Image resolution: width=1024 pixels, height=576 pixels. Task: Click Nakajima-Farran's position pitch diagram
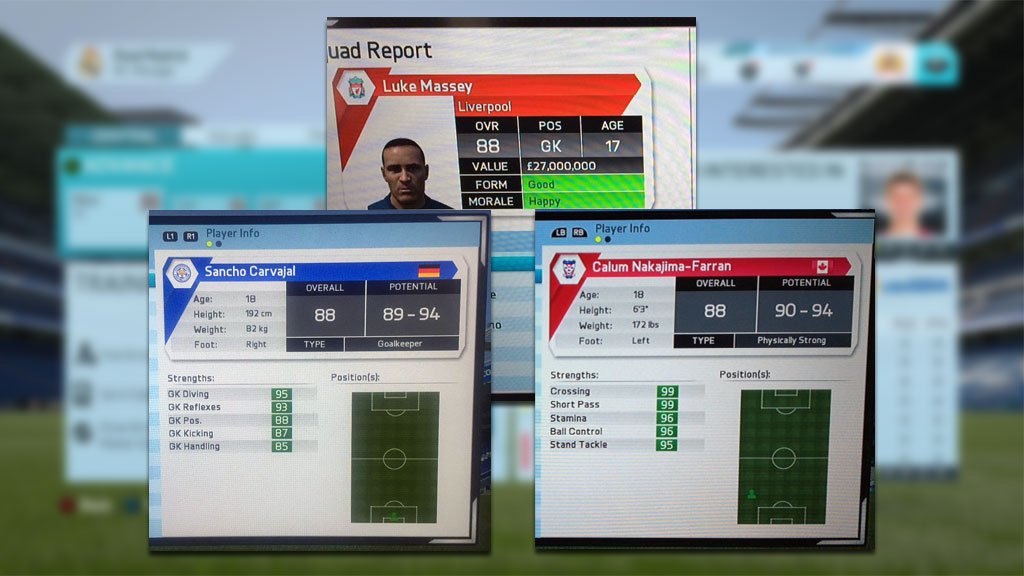pos(784,456)
